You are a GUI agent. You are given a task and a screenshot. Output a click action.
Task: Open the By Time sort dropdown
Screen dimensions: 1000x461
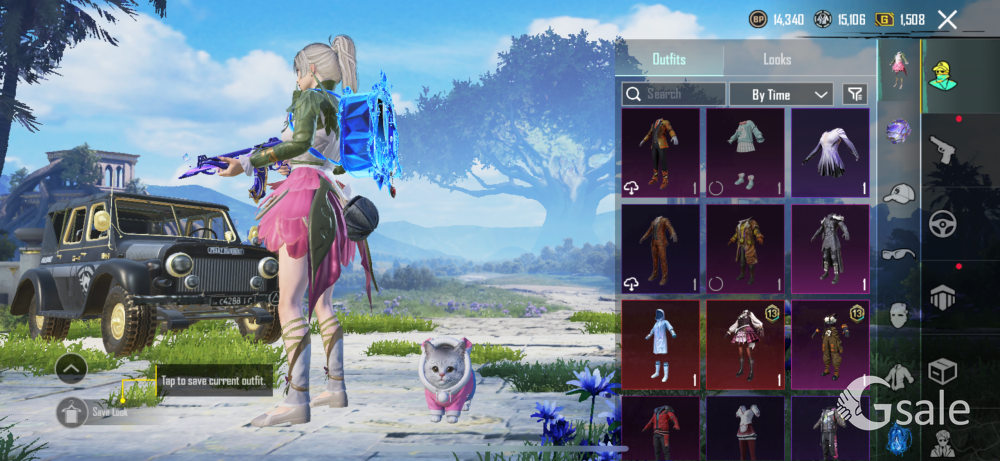[x=781, y=94]
